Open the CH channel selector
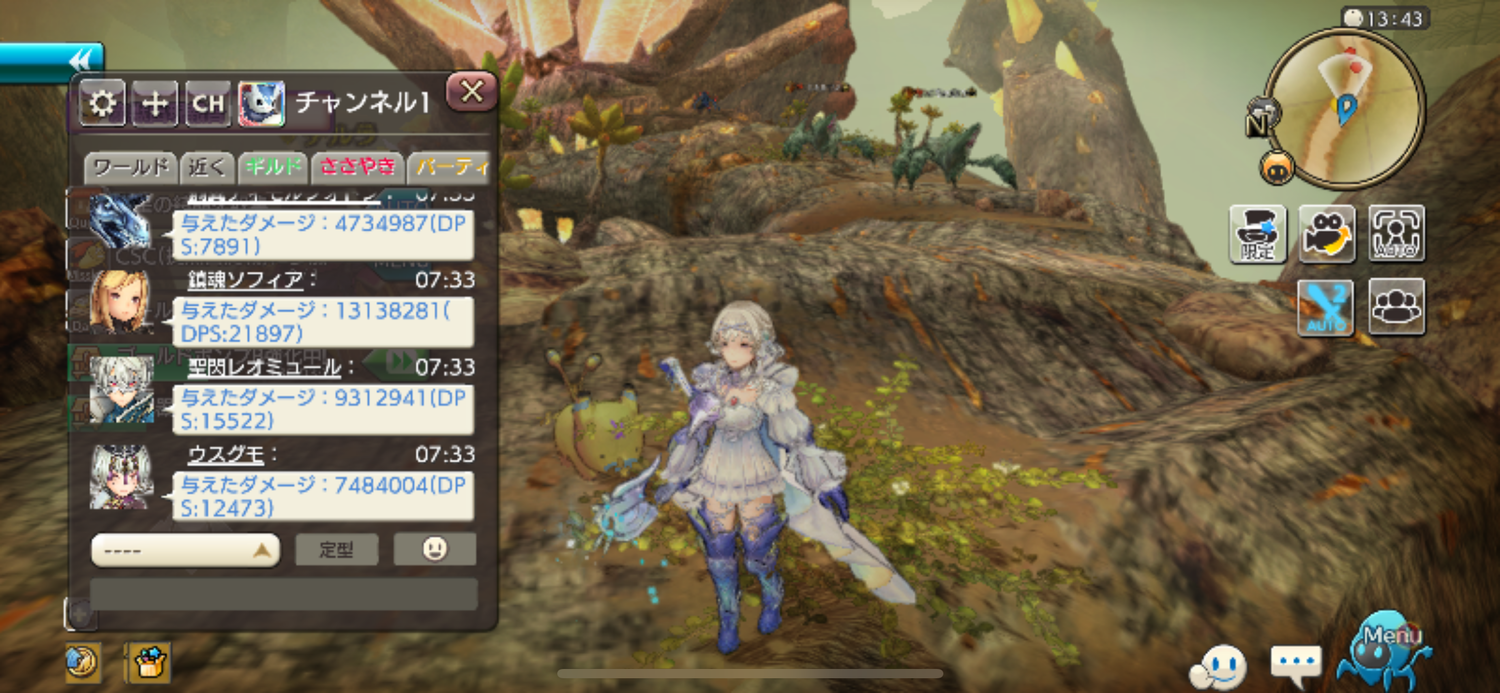The width and height of the screenshot is (1500, 693). click(208, 103)
